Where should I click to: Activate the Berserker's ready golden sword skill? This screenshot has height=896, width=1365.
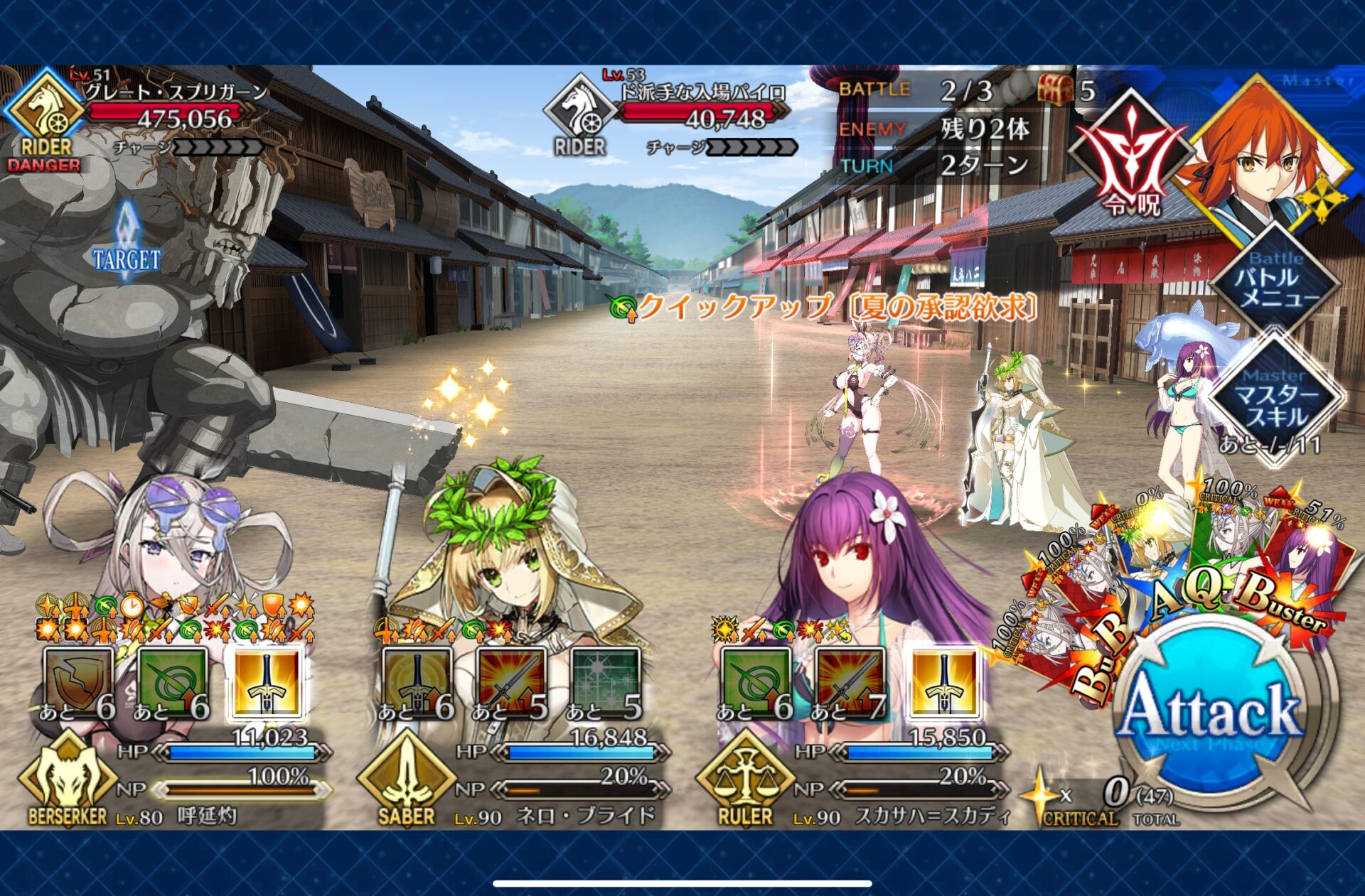tap(267, 684)
